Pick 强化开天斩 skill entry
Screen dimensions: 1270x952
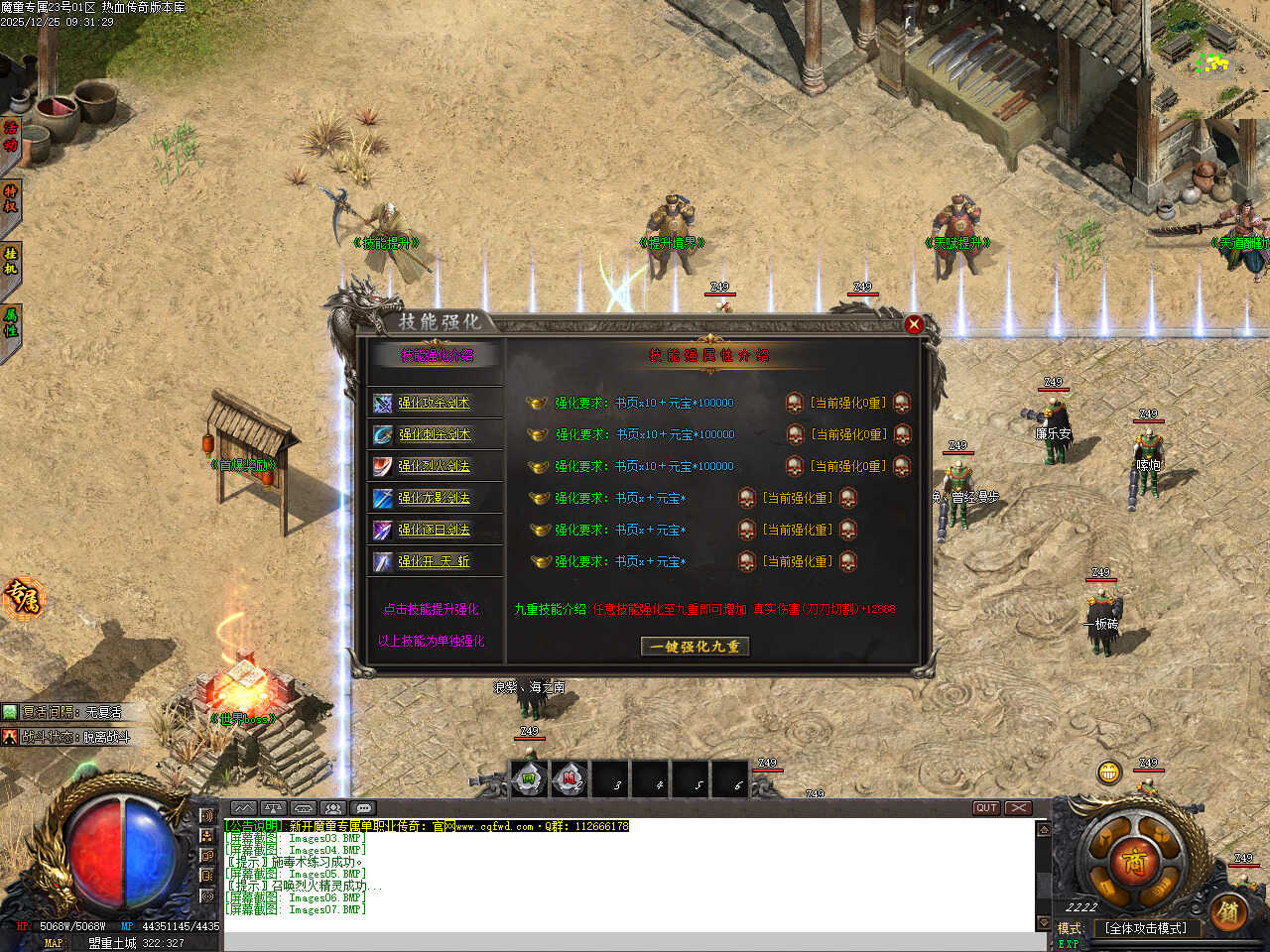click(434, 561)
